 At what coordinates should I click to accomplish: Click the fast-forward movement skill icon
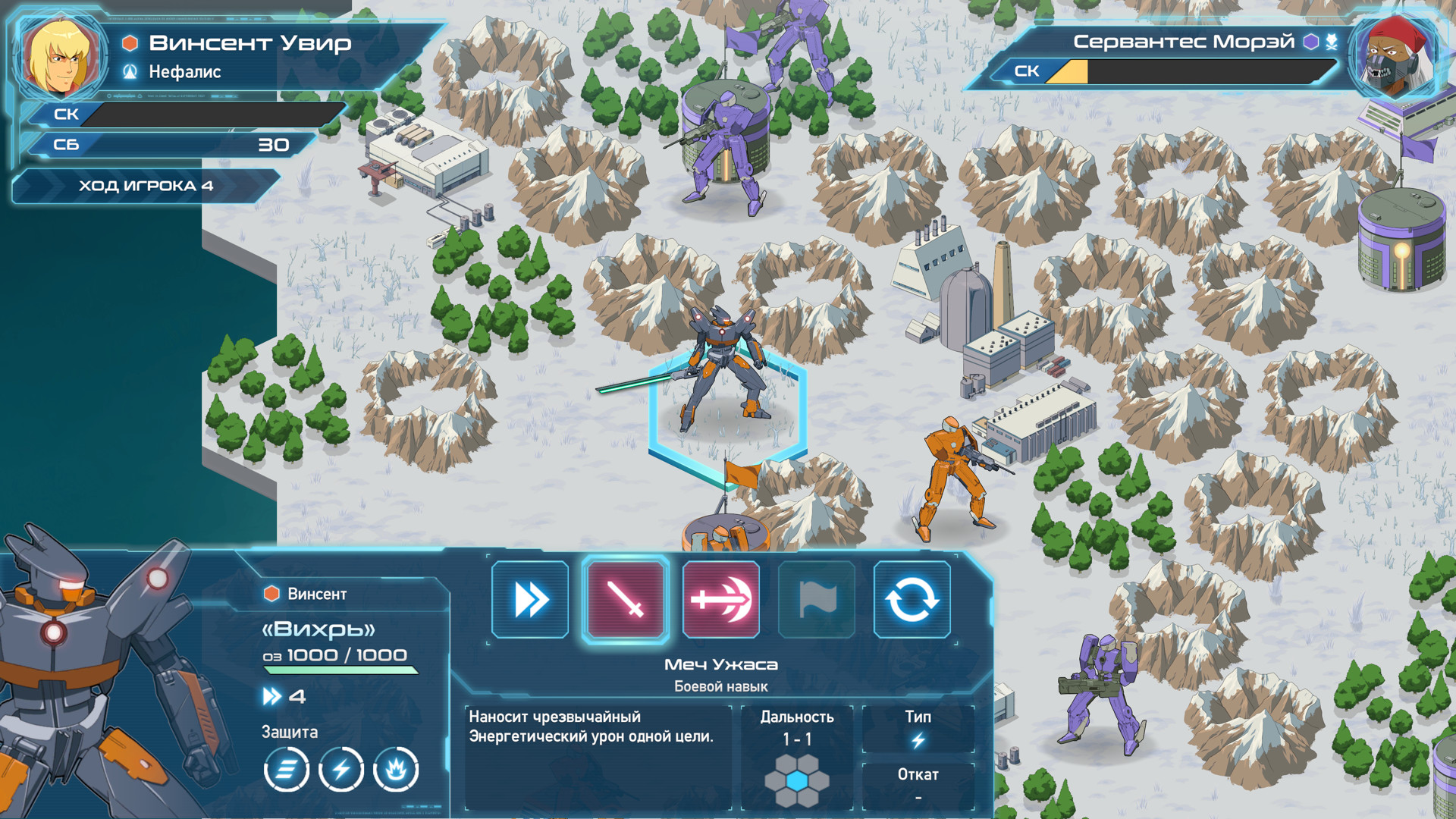[x=530, y=599]
